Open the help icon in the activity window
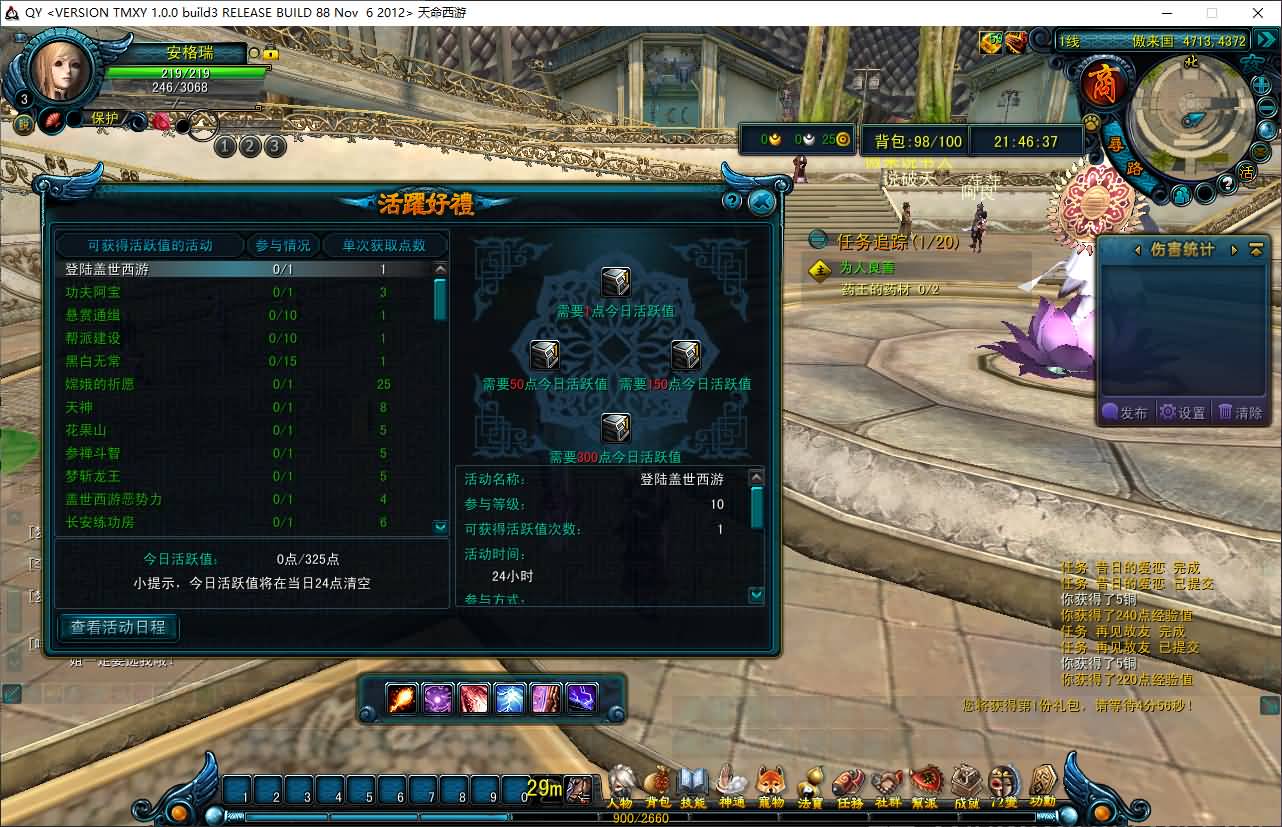 (x=732, y=201)
